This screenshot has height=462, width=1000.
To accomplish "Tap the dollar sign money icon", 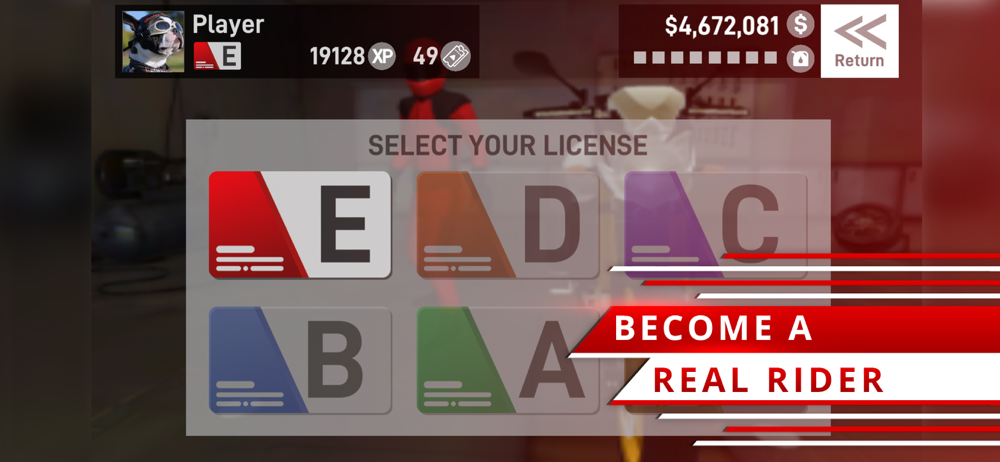I will pos(800,25).
